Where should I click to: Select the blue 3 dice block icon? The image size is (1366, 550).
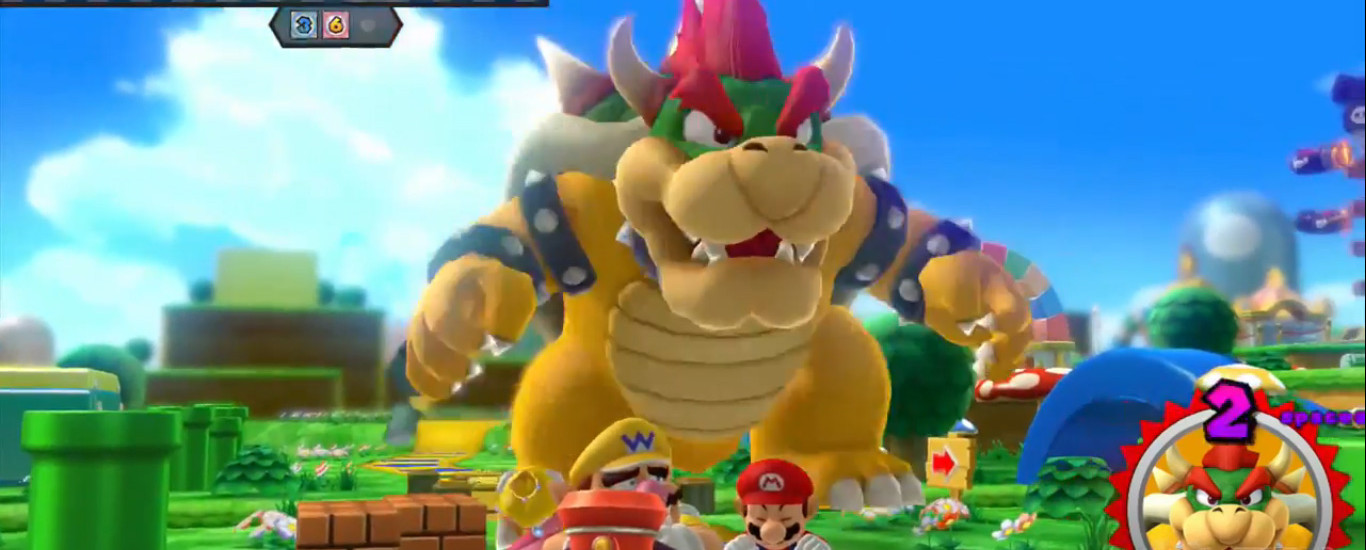click(x=303, y=25)
